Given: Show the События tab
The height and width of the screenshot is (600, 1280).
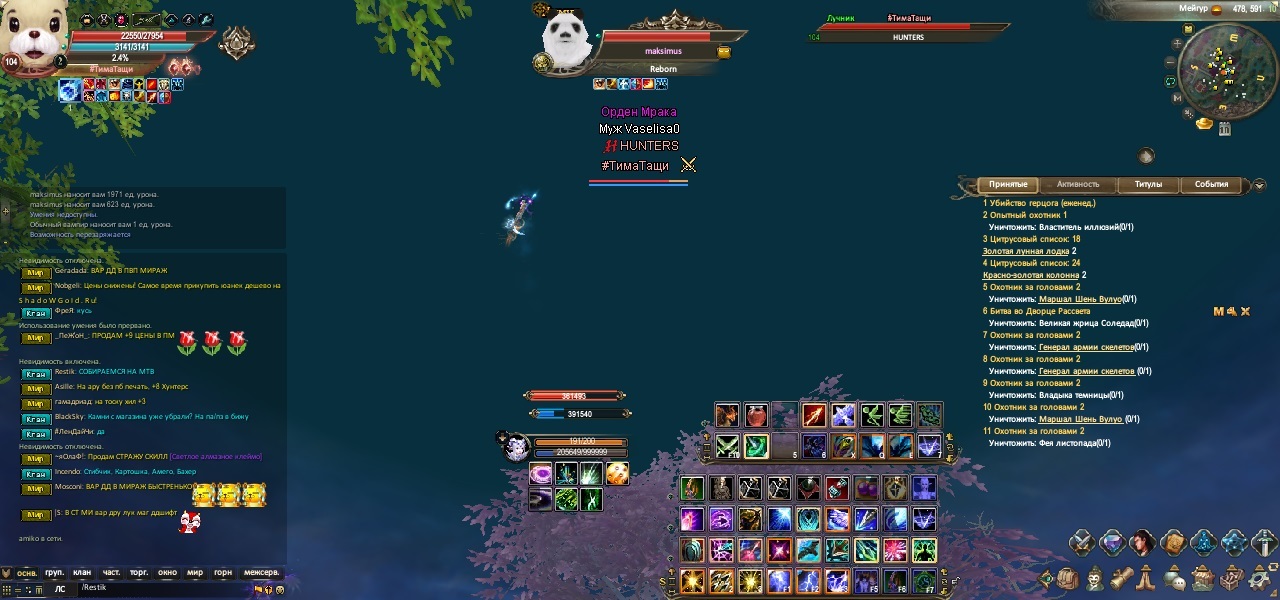Looking at the screenshot, I should (x=1211, y=185).
